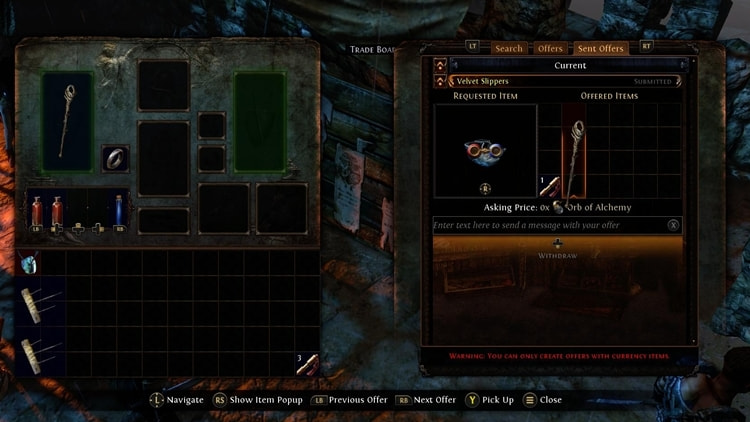Select the Sent Offers tab

[x=600, y=48]
